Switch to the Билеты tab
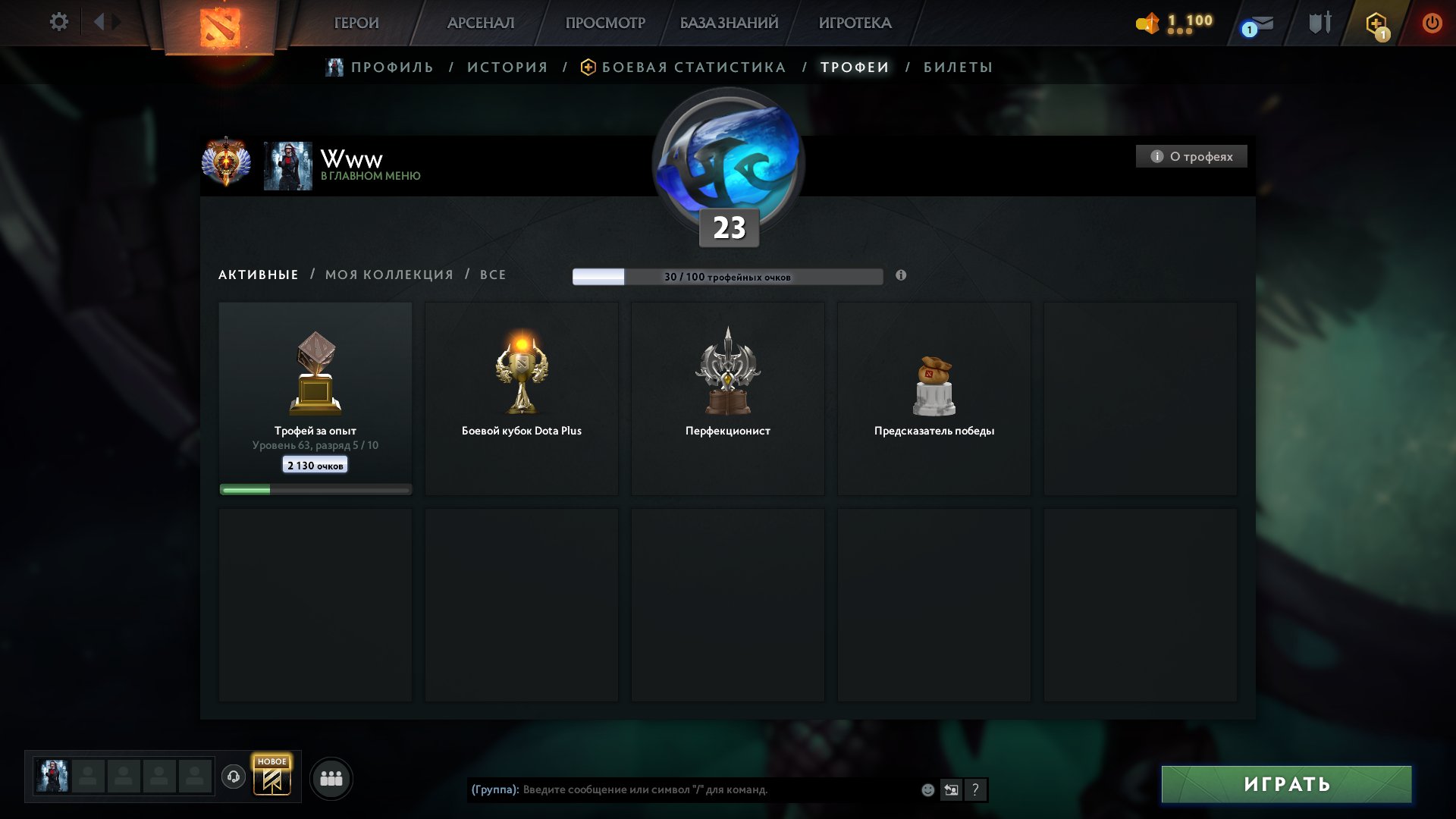 point(958,67)
